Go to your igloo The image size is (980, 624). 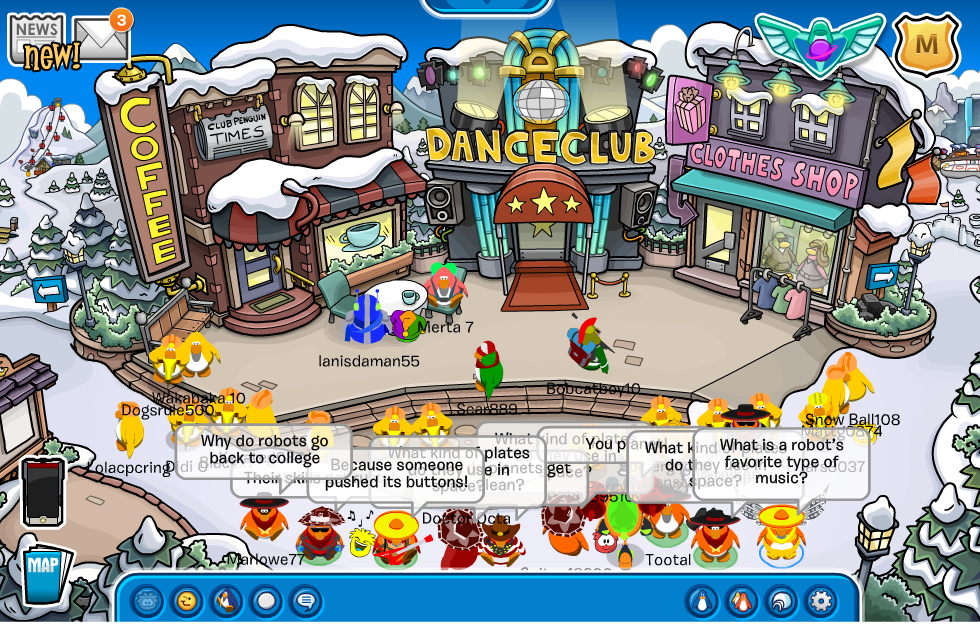781,601
